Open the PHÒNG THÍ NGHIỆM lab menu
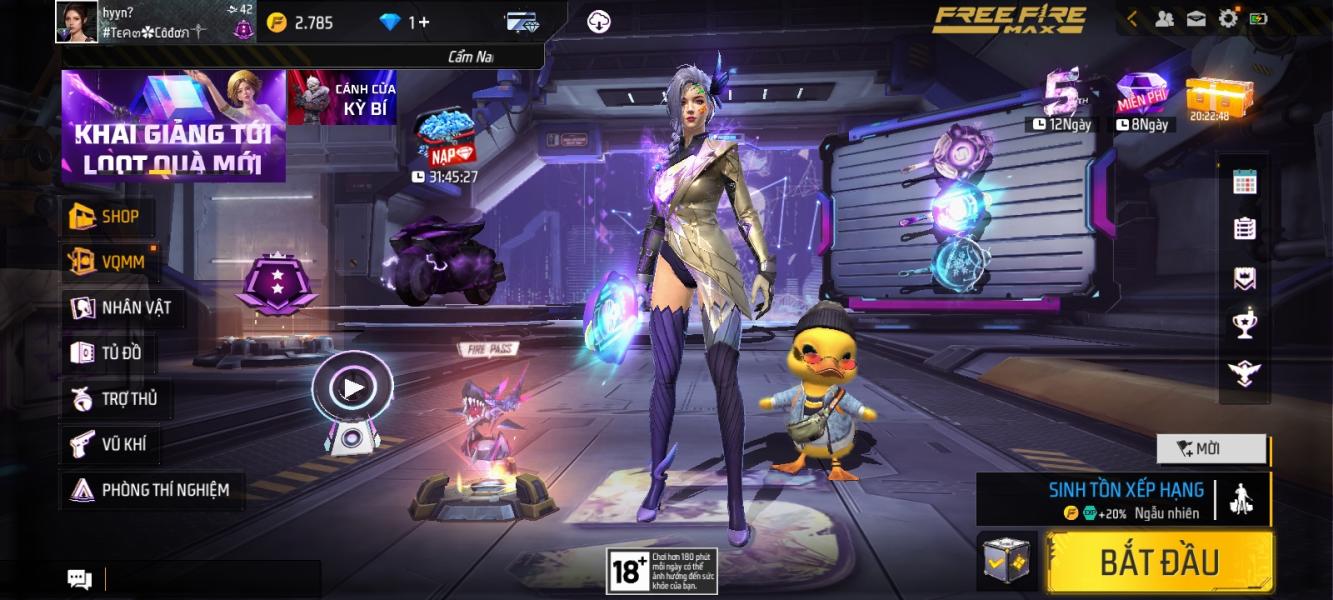The width and height of the screenshot is (1333, 600). [x=150, y=490]
